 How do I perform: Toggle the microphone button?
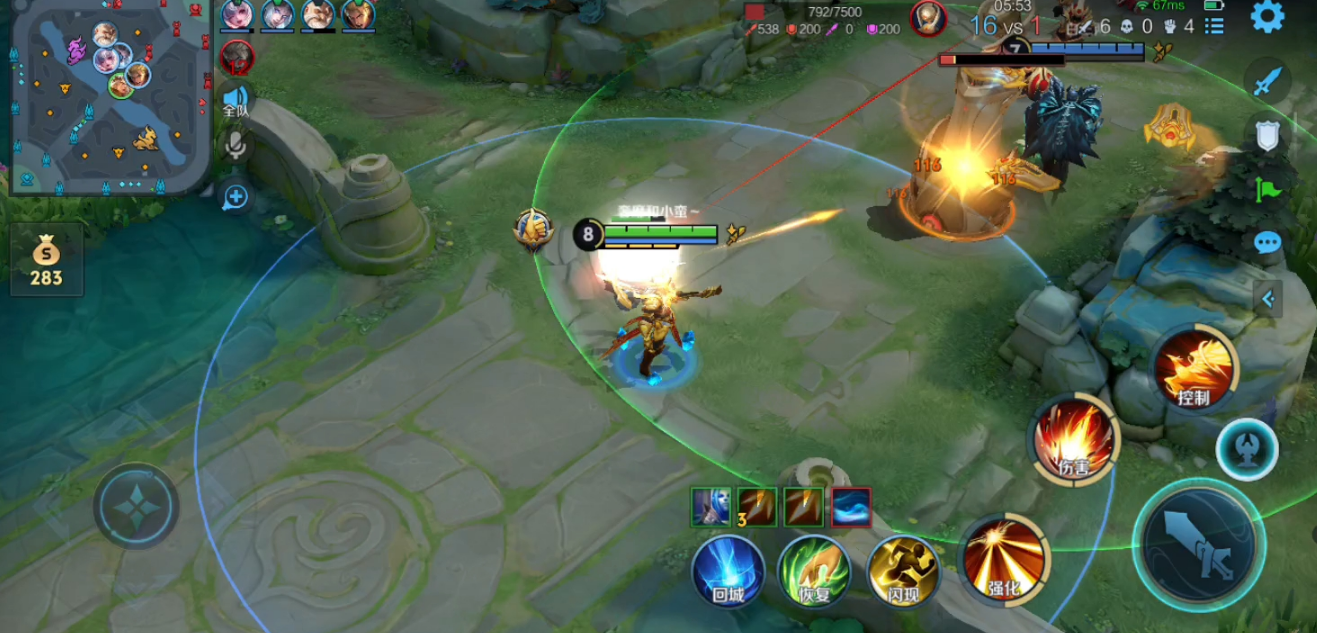coord(236,146)
